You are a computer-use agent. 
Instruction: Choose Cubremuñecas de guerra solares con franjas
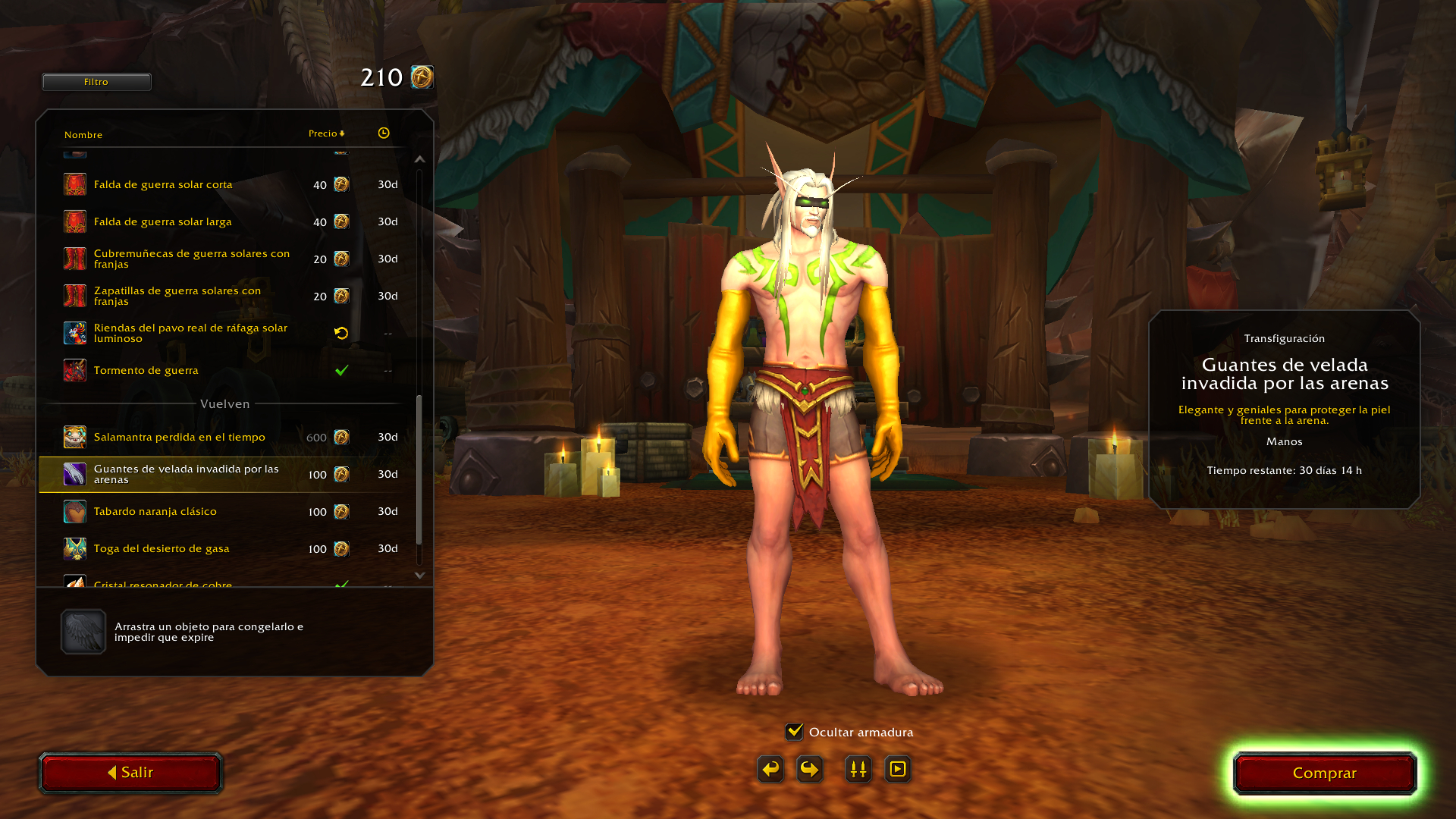[191, 259]
